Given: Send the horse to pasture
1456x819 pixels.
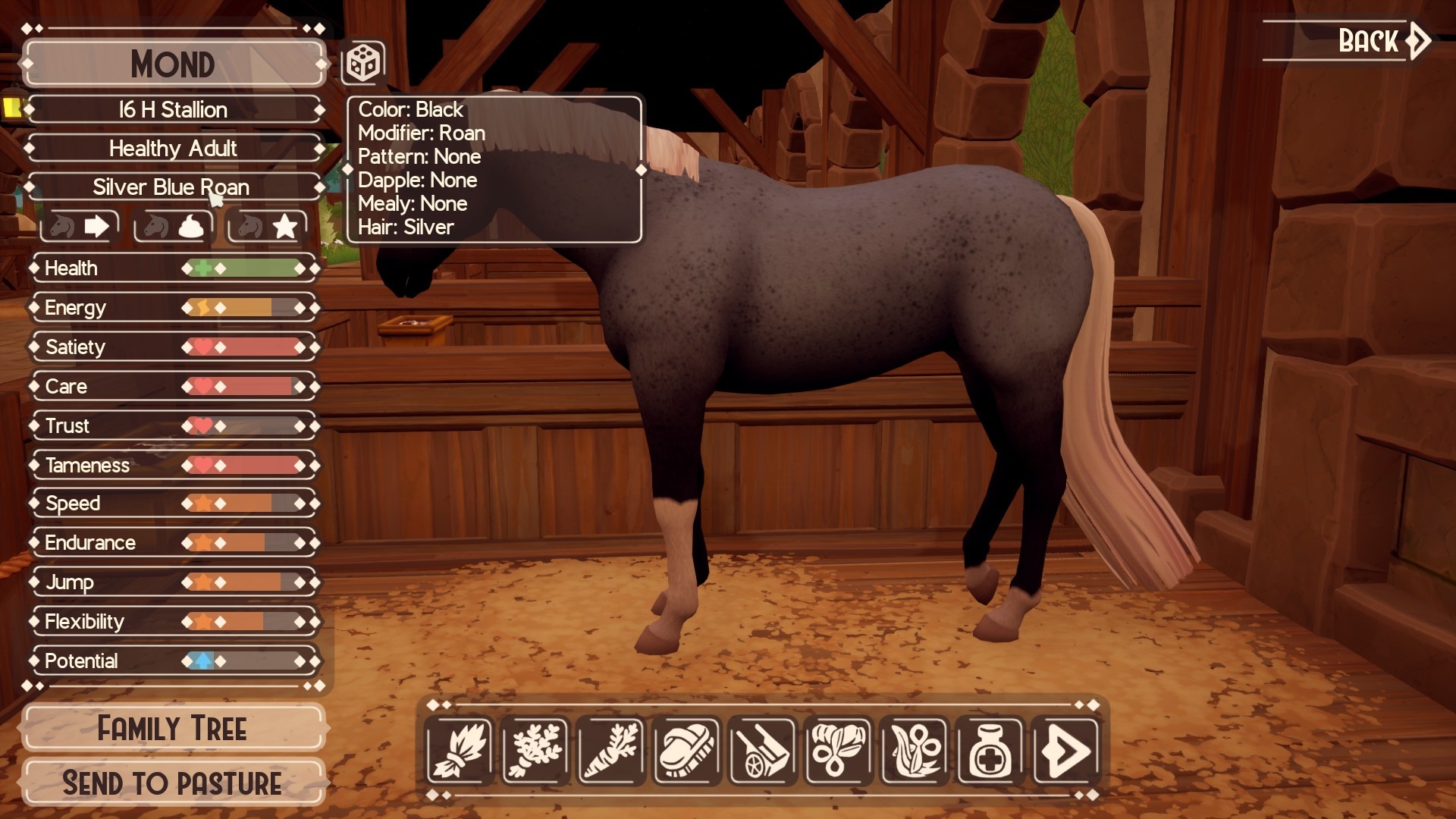Looking at the screenshot, I should 173,783.
